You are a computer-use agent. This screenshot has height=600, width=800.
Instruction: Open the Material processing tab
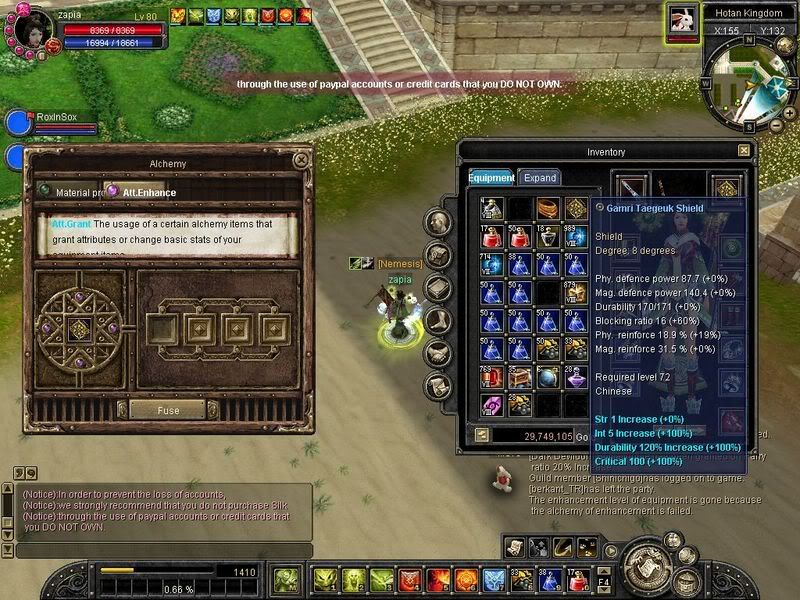(70, 191)
